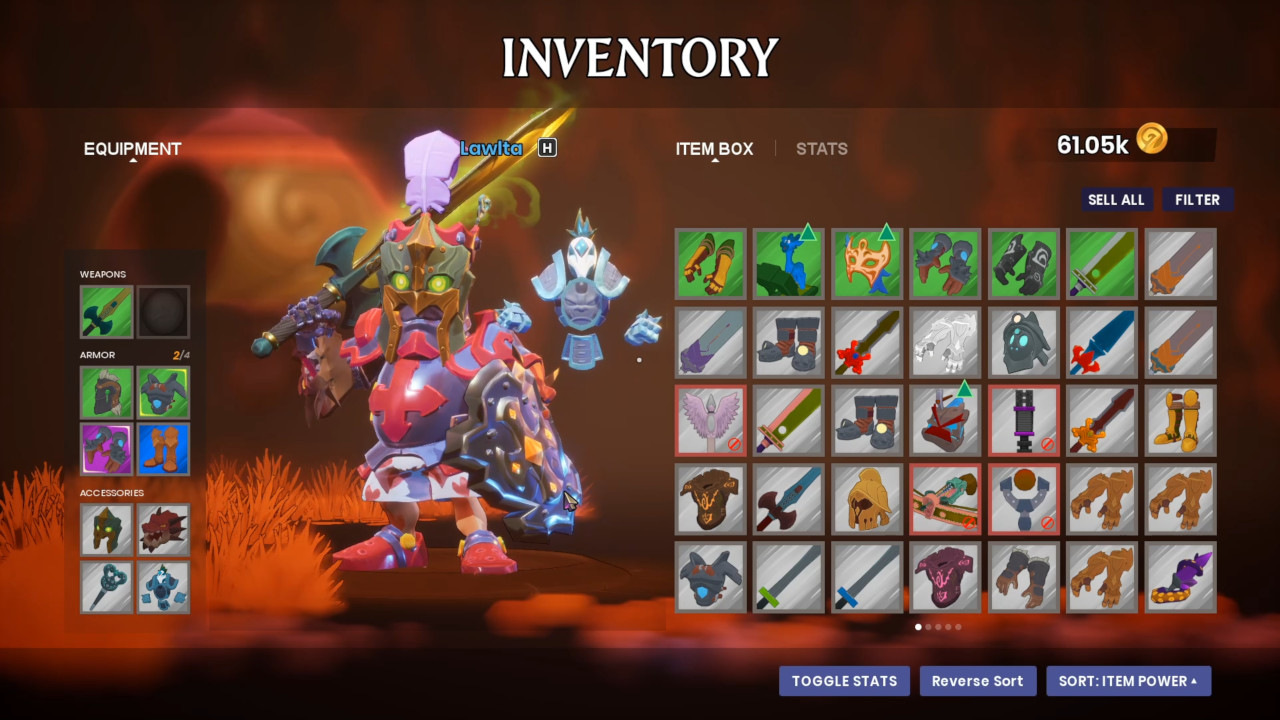Select the red spiked helmet accessory slot
Image resolution: width=1280 pixels, height=720 pixels.
pyautogui.click(x=163, y=530)
